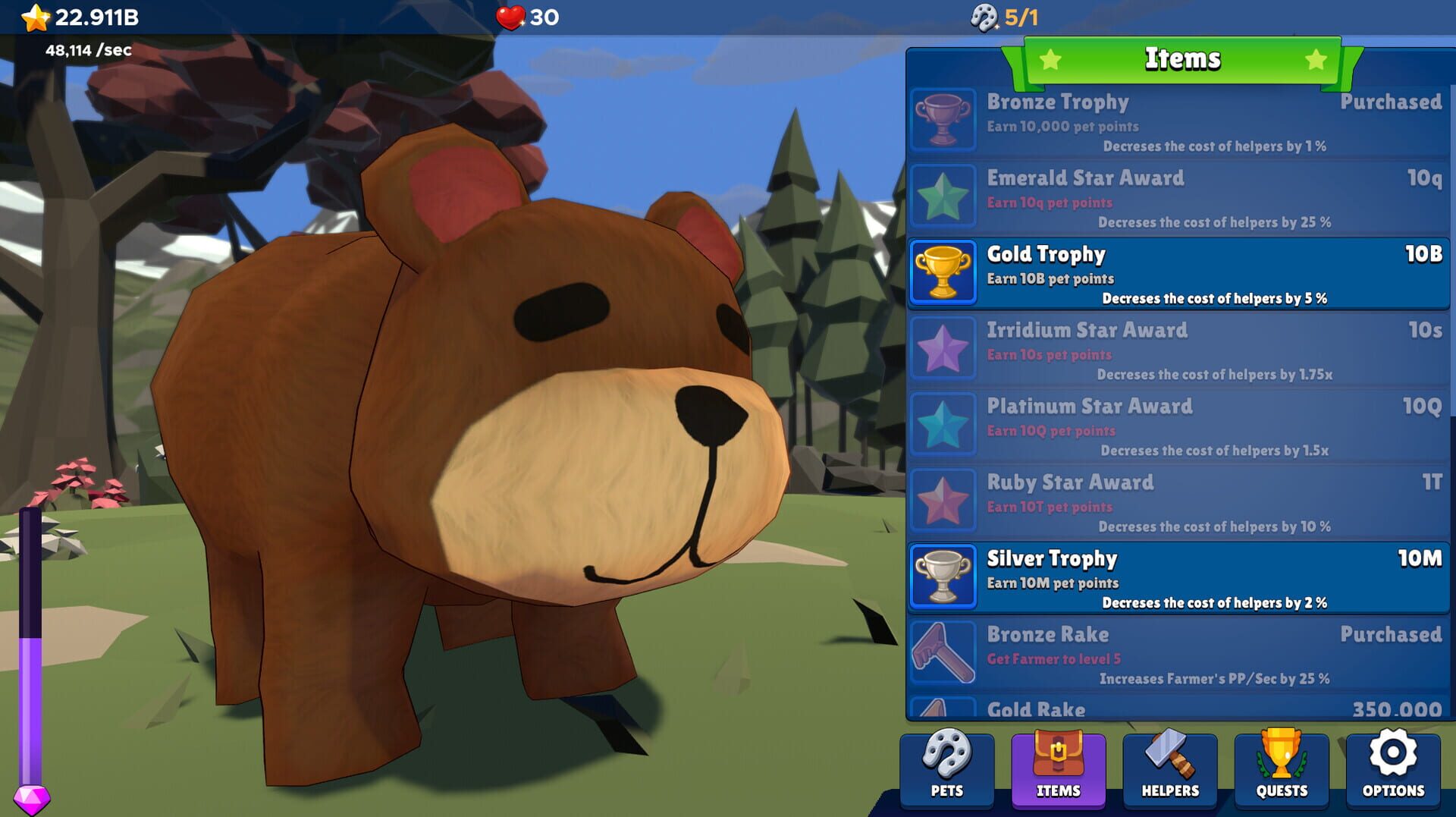
Task: Click the Platinum Star Award star icon
Action: coord(943,424)
